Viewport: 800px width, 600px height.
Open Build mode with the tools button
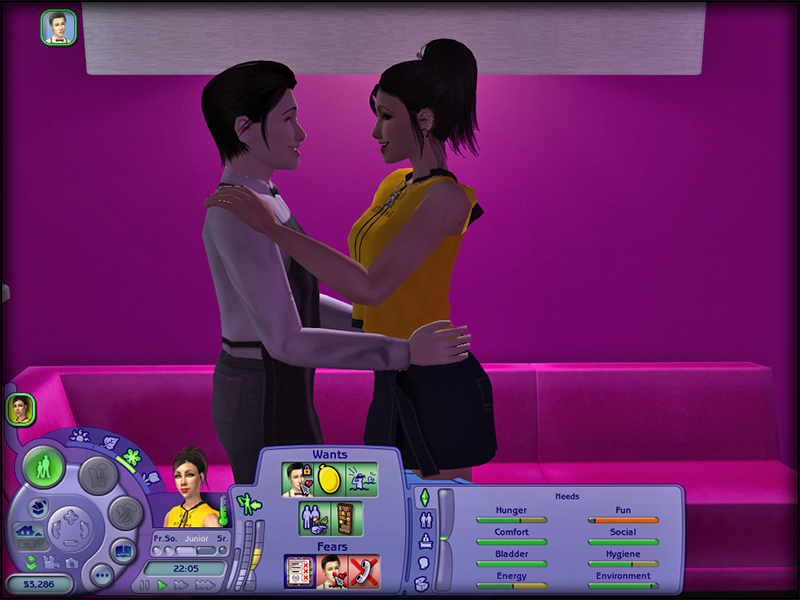(125, 512)
